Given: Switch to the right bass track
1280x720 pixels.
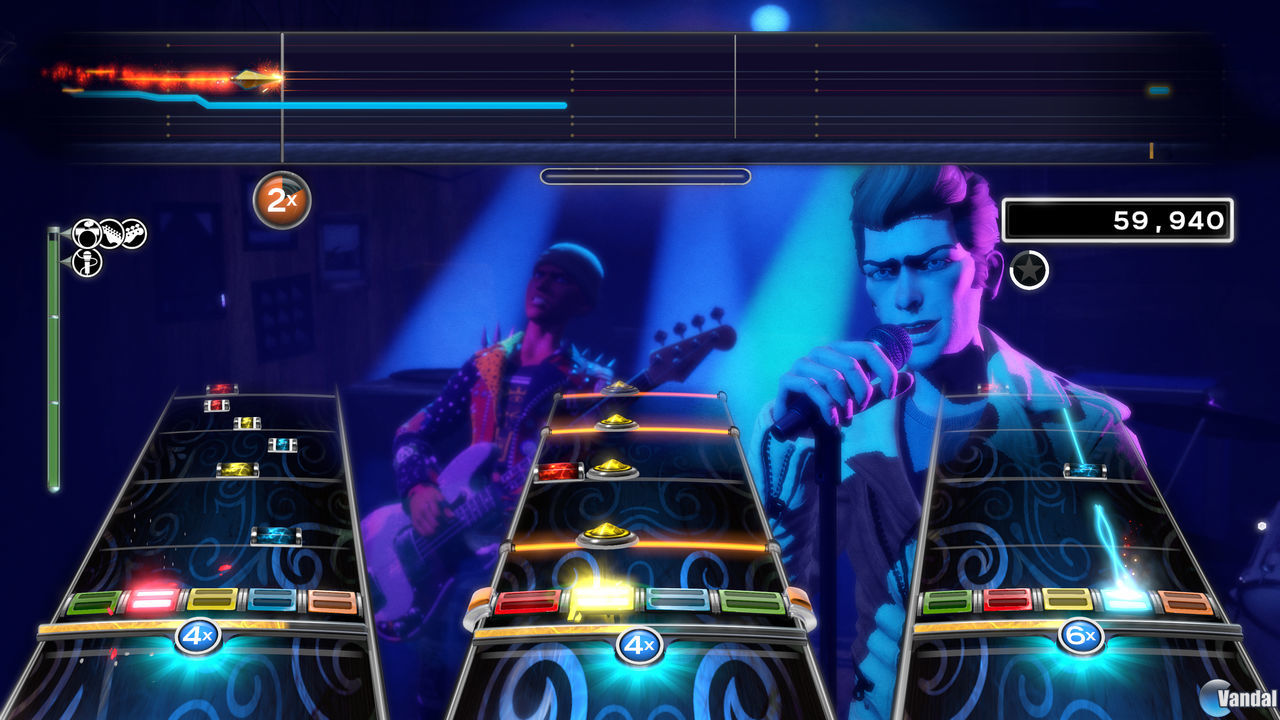Looking at the screenshot, I should click(1080, 500).
